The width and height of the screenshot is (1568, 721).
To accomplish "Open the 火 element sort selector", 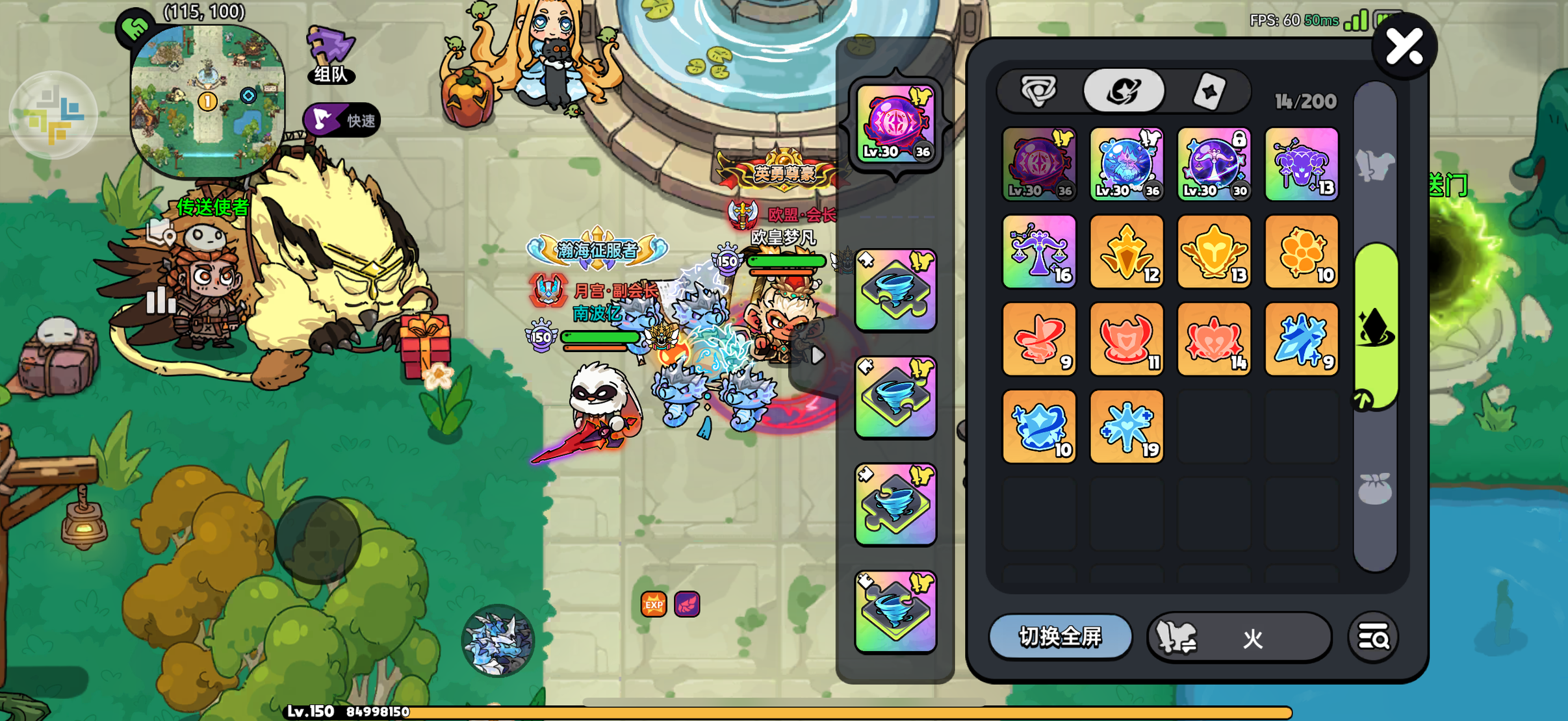I will pos(1239,638).
